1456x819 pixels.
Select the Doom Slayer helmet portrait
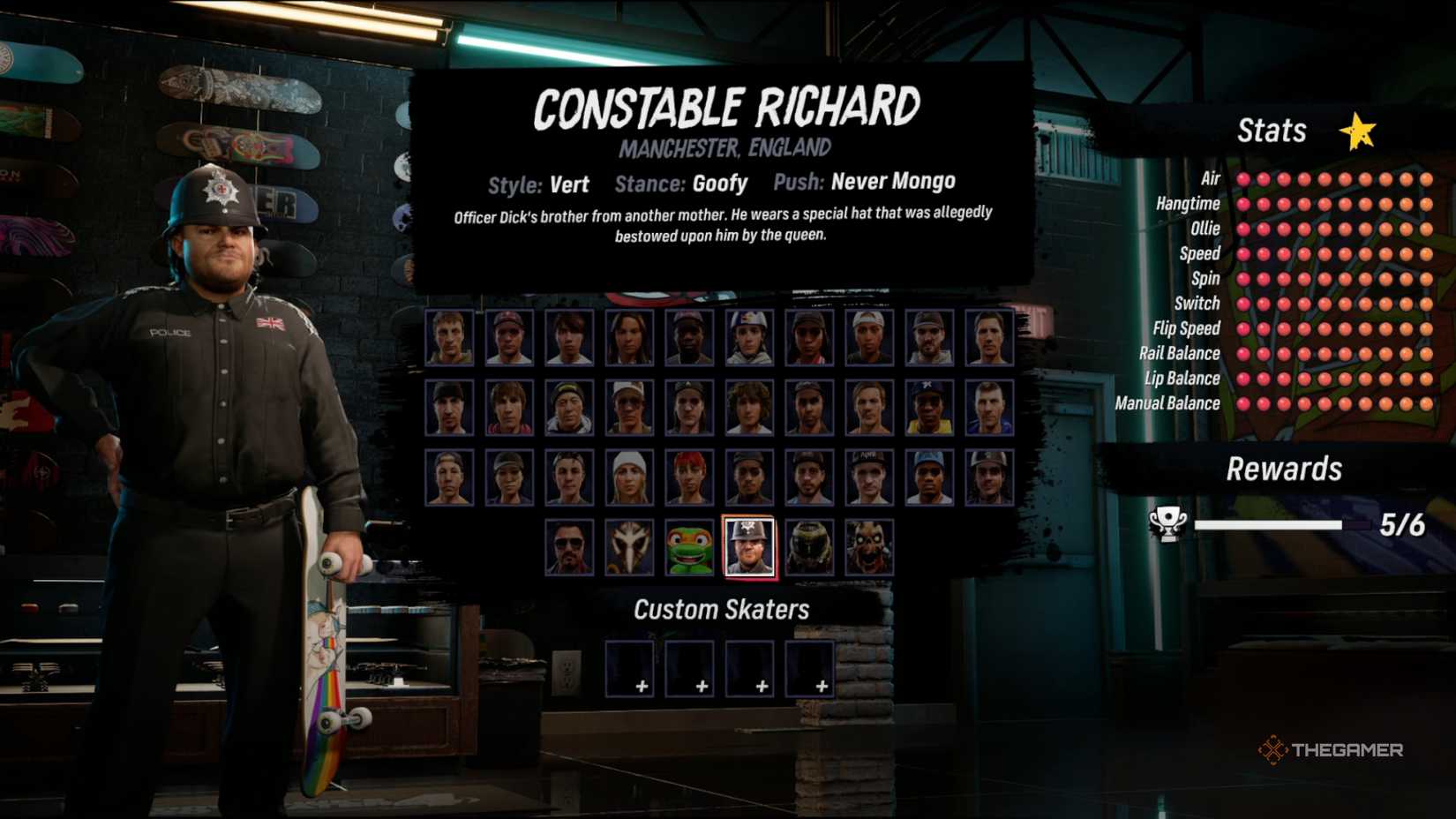(x=810, y=547)
